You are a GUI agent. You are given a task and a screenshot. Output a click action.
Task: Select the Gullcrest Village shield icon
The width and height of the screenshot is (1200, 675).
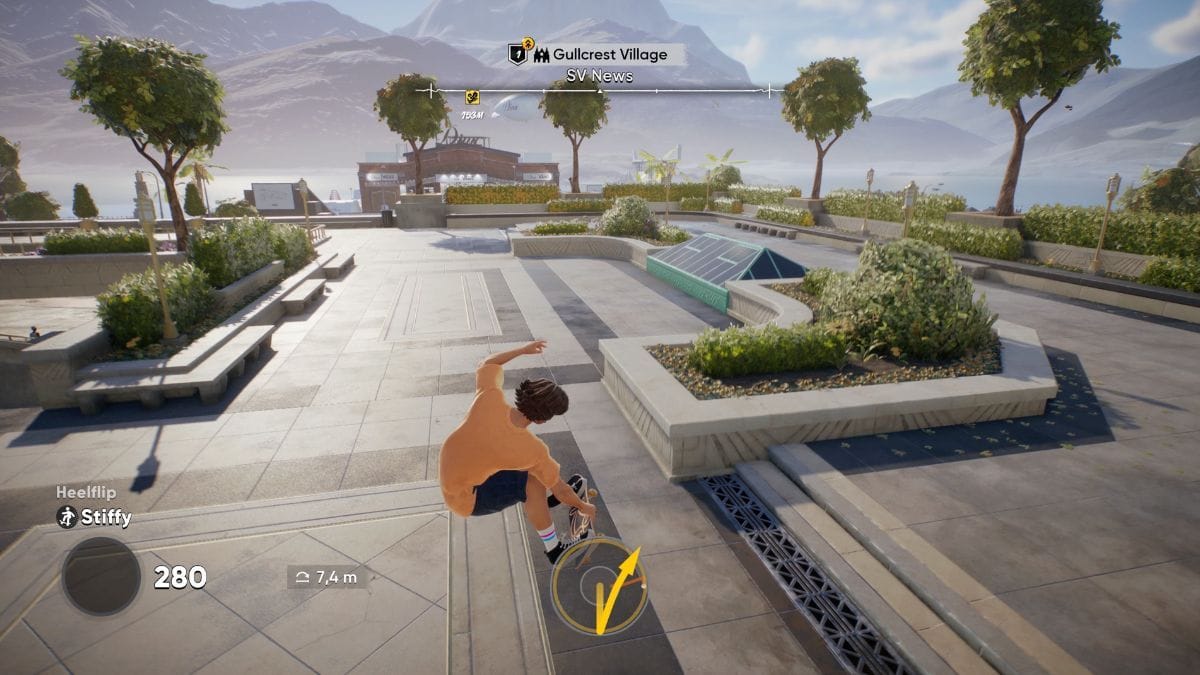tap(518, 54)
